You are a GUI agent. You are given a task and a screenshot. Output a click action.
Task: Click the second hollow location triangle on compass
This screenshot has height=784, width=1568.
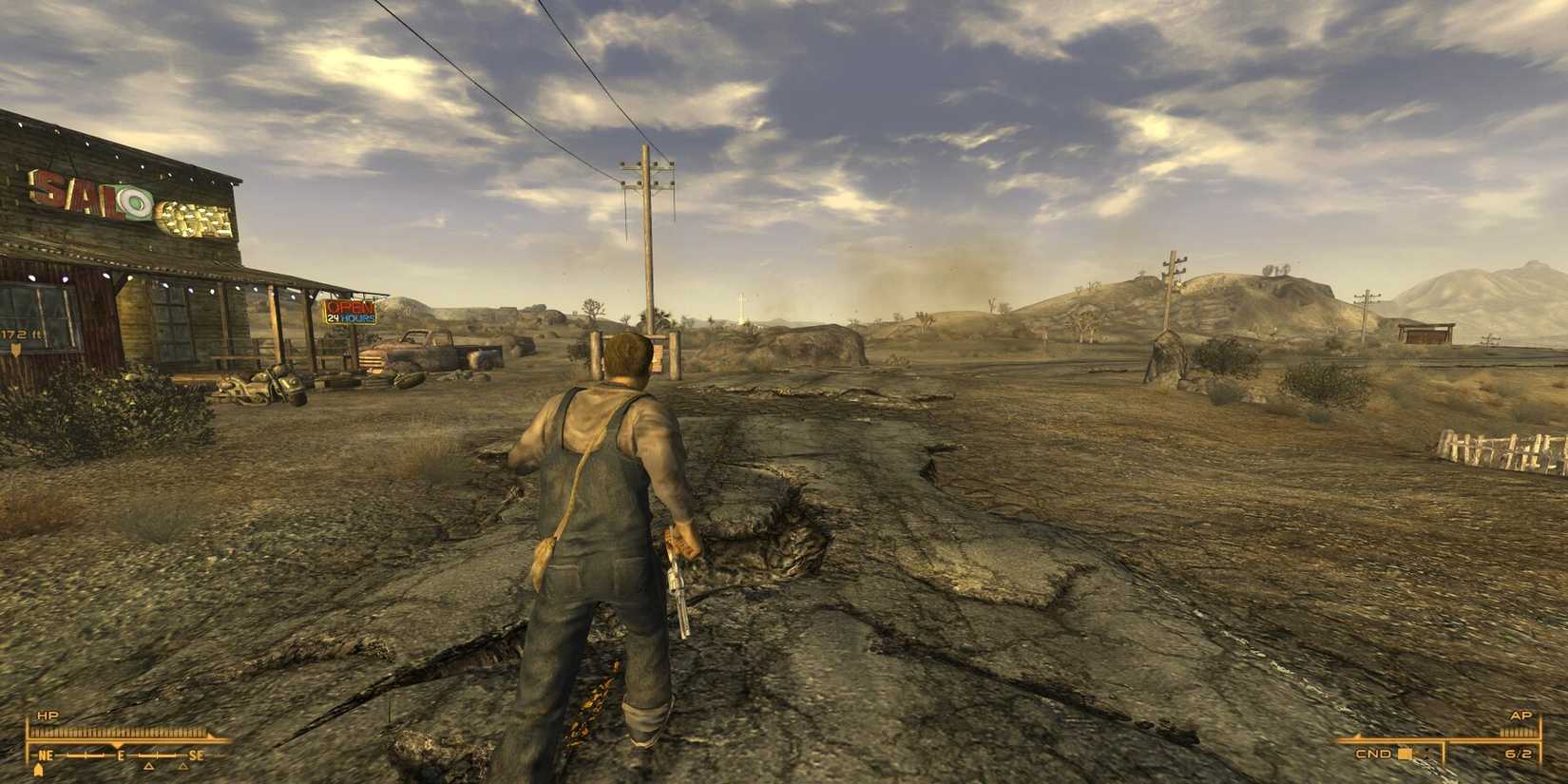click(182, 767)
